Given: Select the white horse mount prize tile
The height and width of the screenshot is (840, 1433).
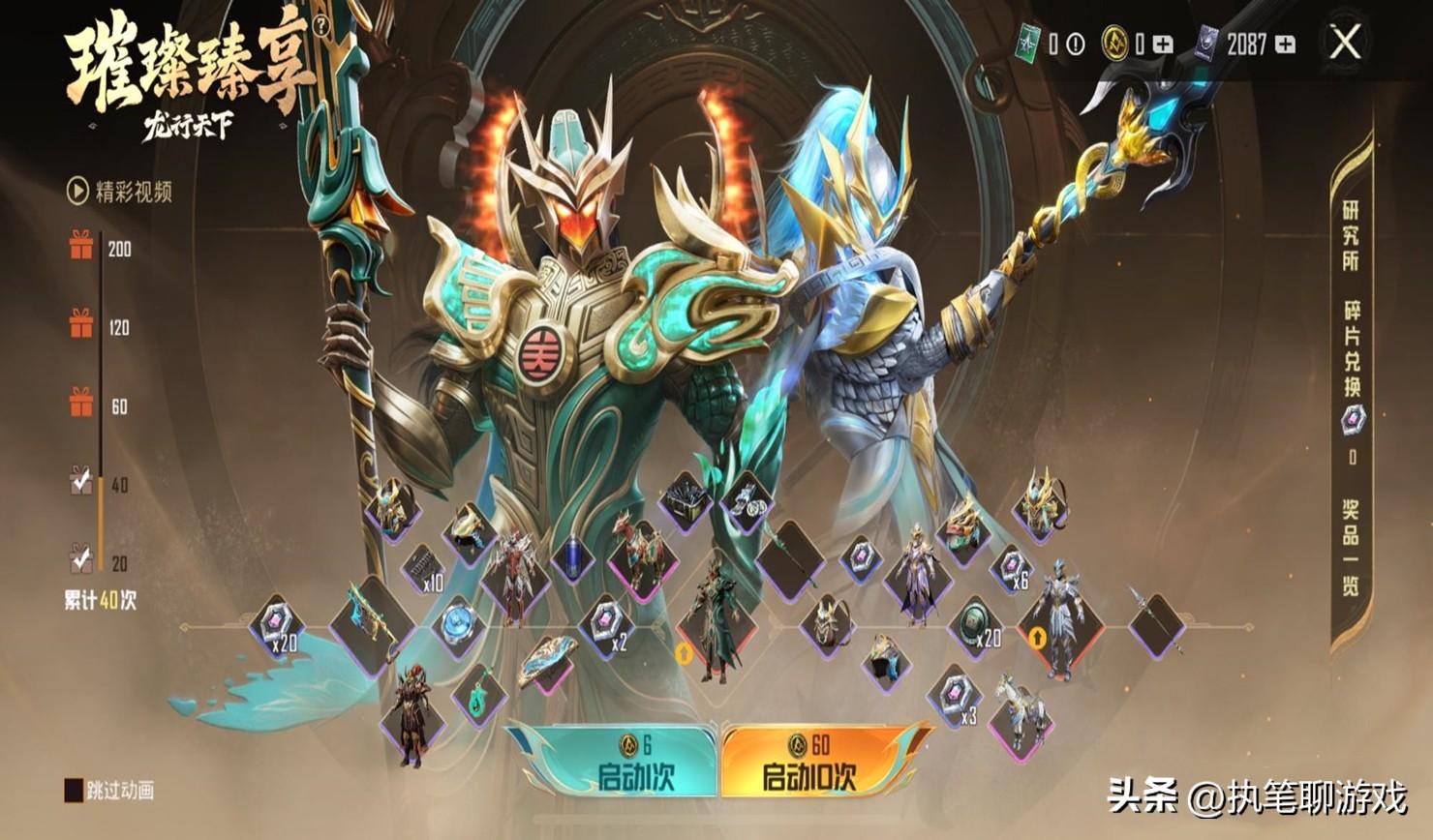Looking at the screenshot, I should pyautogui.click(x=1020, y=711).
